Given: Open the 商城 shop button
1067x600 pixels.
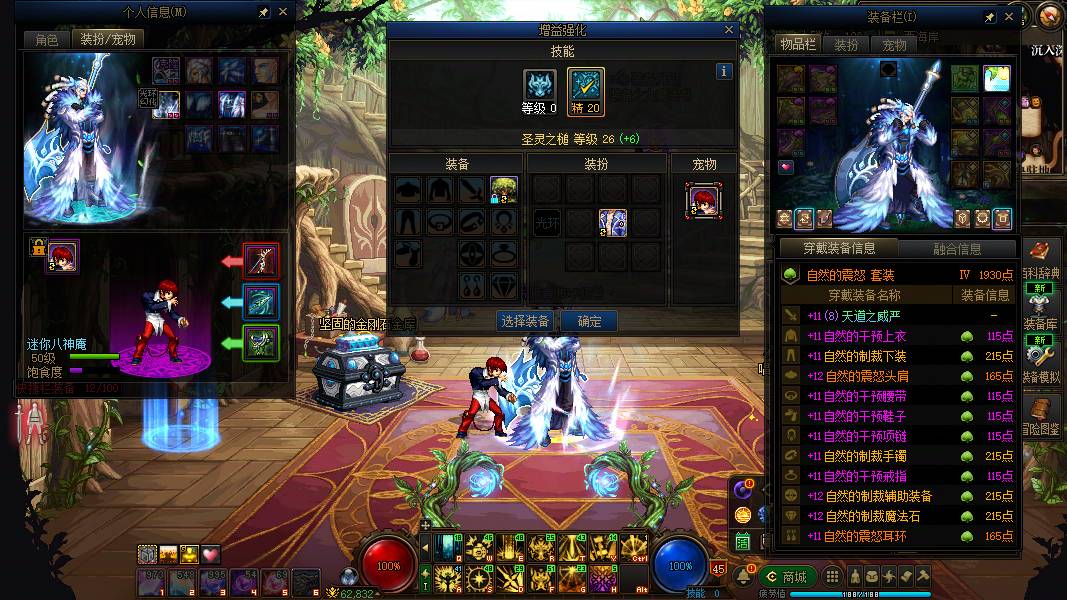Looking at the screenshot, I should tap(786, 577).
